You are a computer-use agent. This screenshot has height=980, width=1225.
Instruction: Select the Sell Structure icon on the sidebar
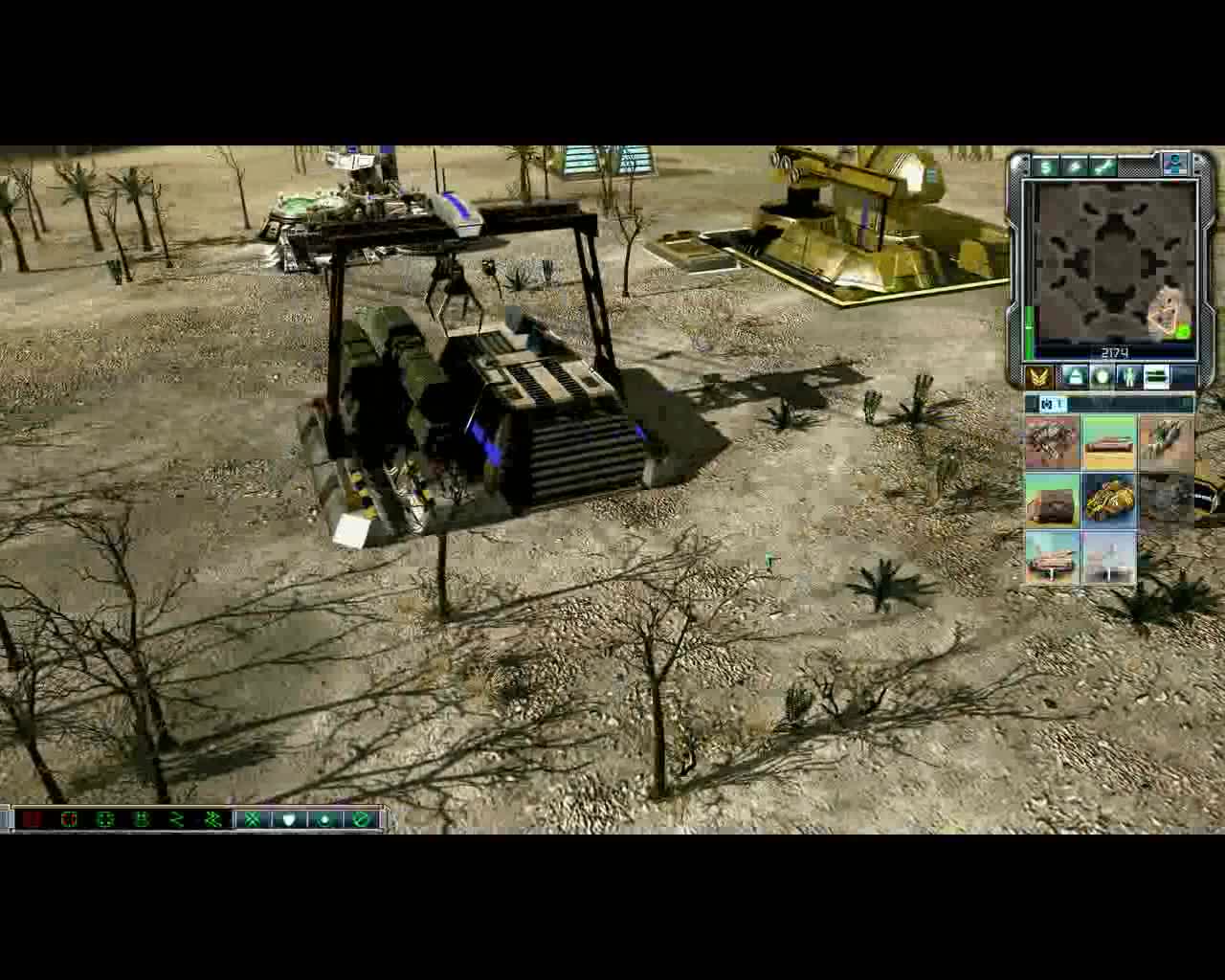tap(1046, 168)
